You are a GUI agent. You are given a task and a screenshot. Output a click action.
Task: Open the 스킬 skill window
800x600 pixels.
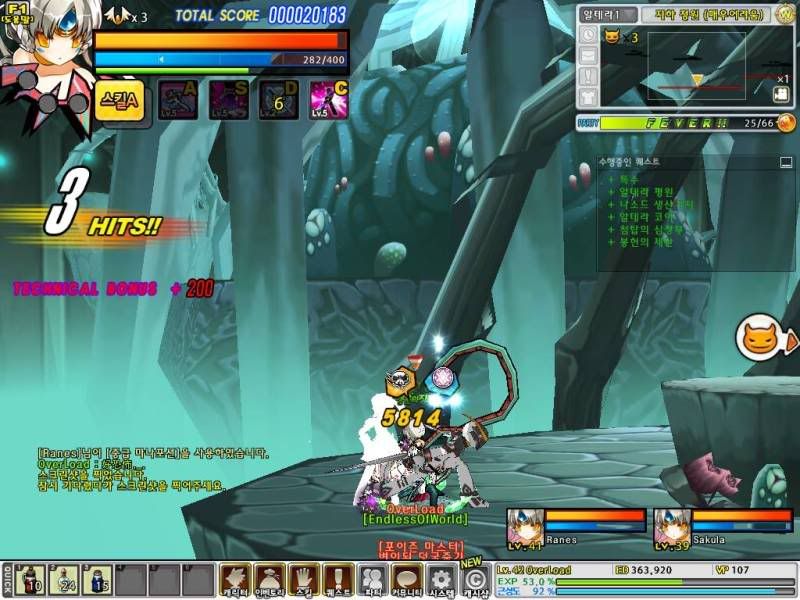click(304, 579)
